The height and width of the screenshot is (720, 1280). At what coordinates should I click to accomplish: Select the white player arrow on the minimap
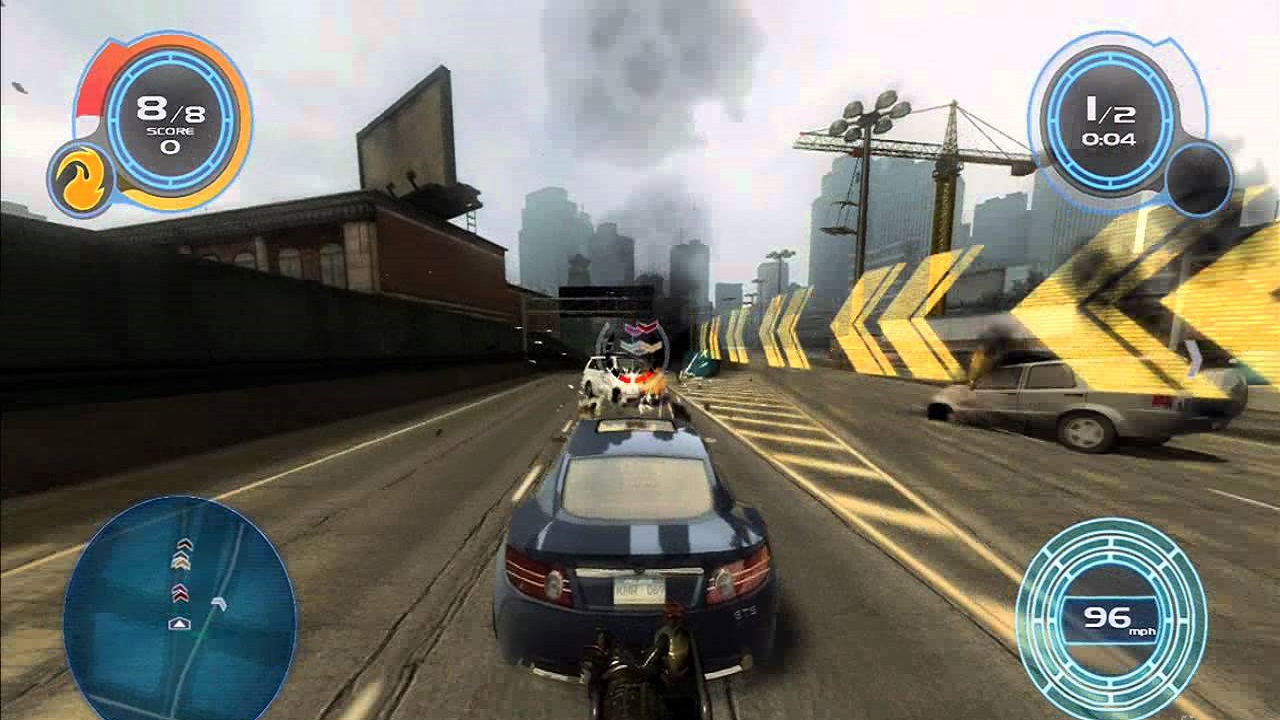coord(180,624)
